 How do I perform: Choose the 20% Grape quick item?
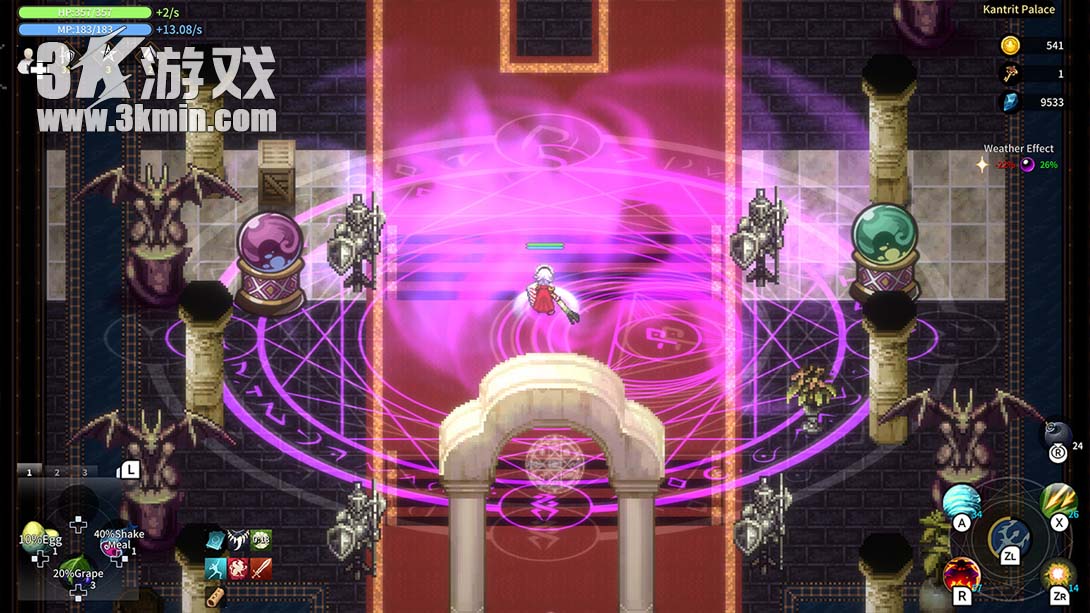78,574
